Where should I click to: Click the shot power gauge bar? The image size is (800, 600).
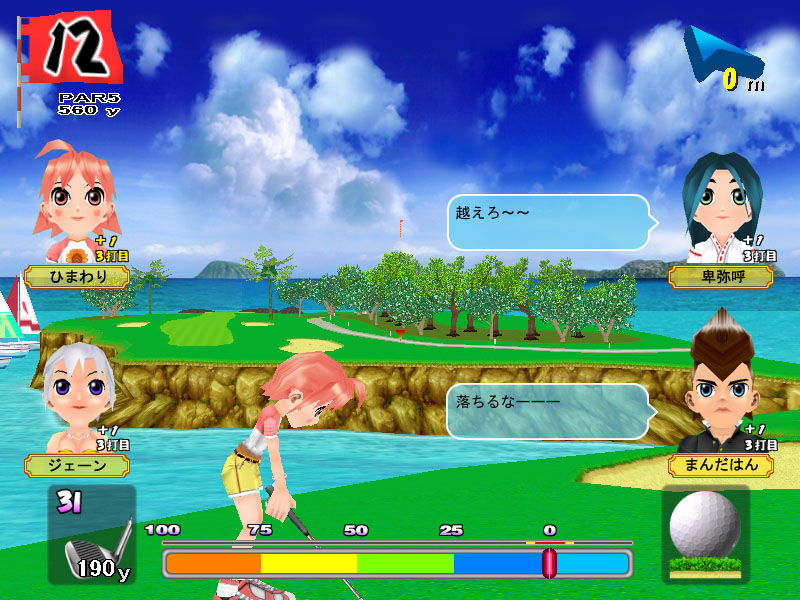(x=397, y=563)
